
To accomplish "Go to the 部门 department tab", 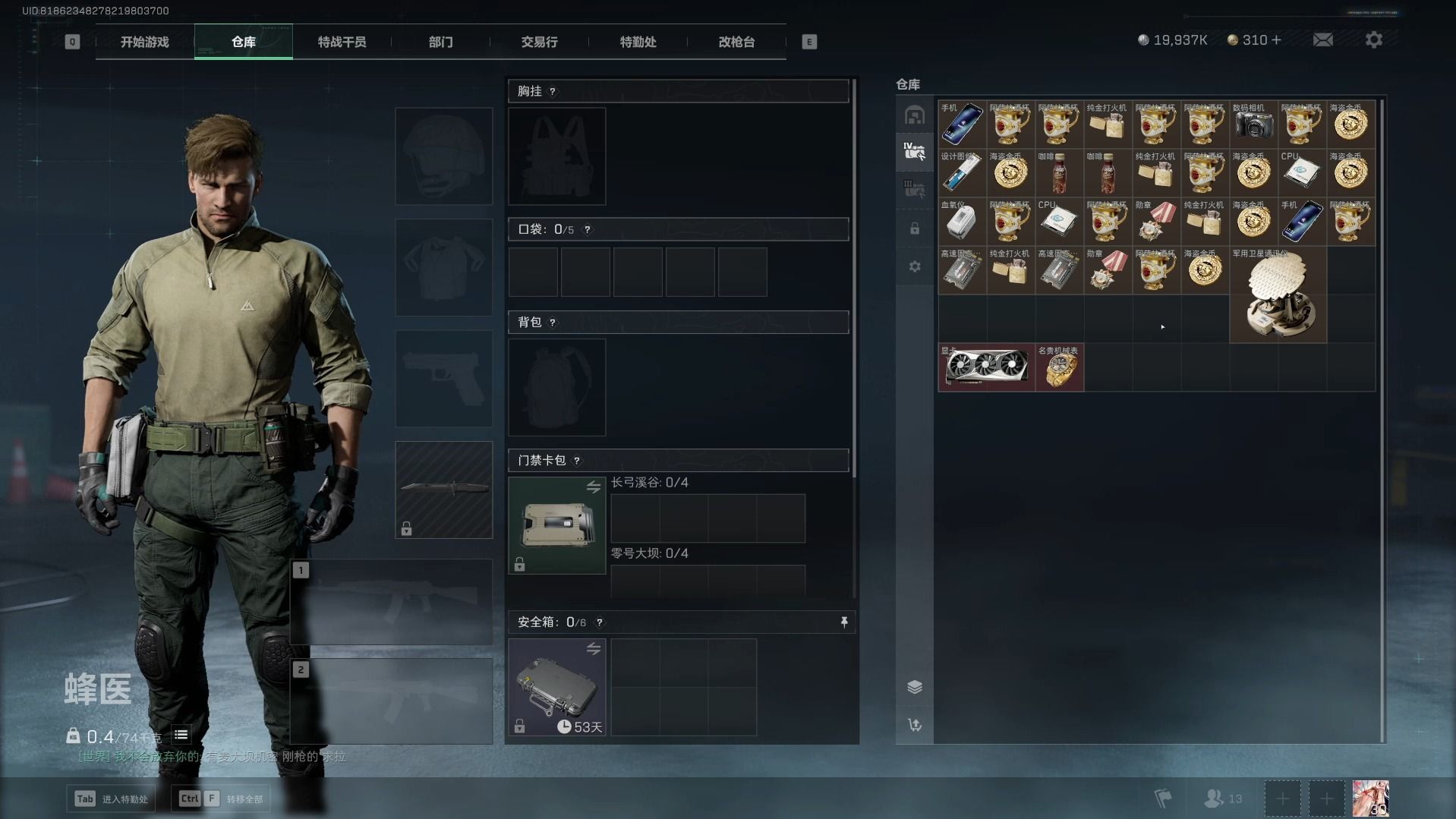I will point(440,43).
